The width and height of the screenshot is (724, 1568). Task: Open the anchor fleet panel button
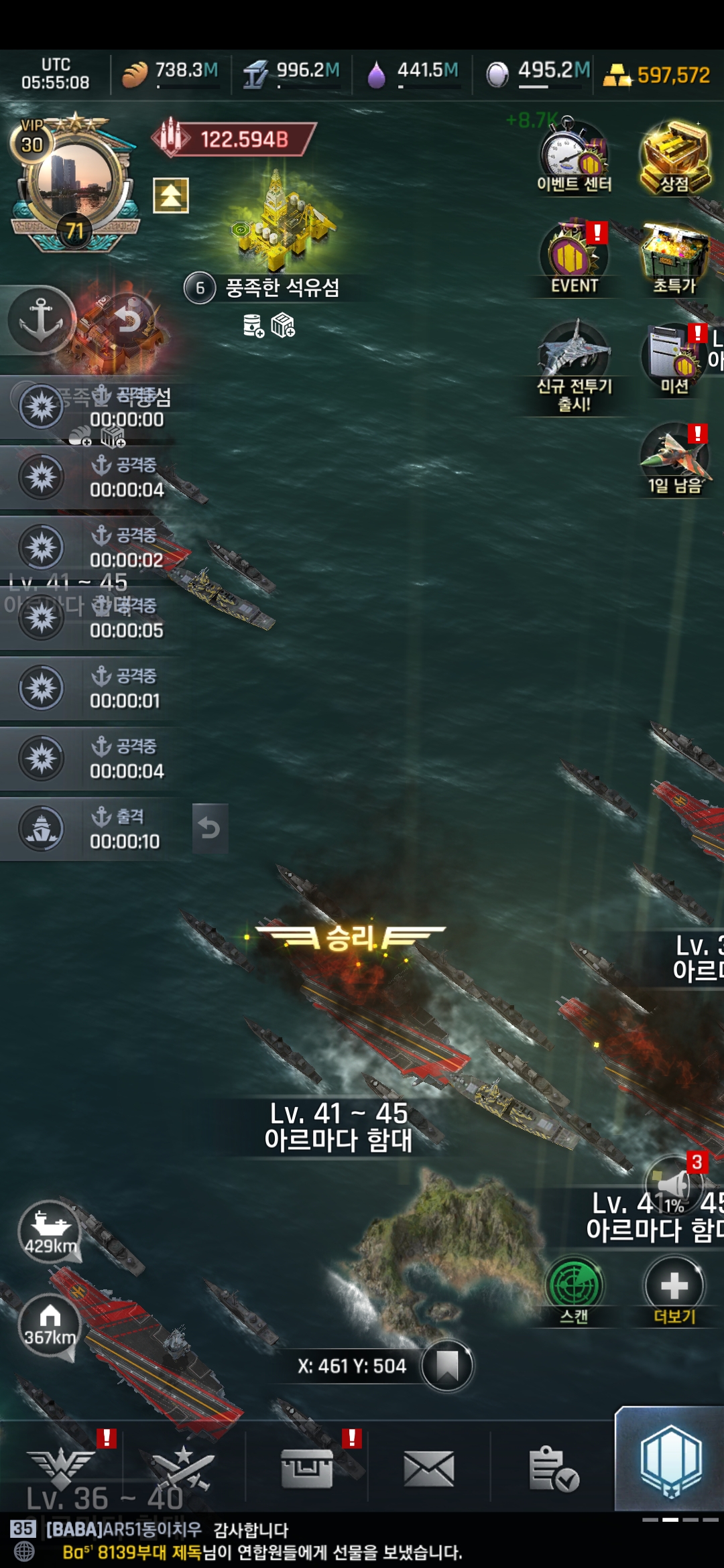pyautogui.click(x=40, y=319)
